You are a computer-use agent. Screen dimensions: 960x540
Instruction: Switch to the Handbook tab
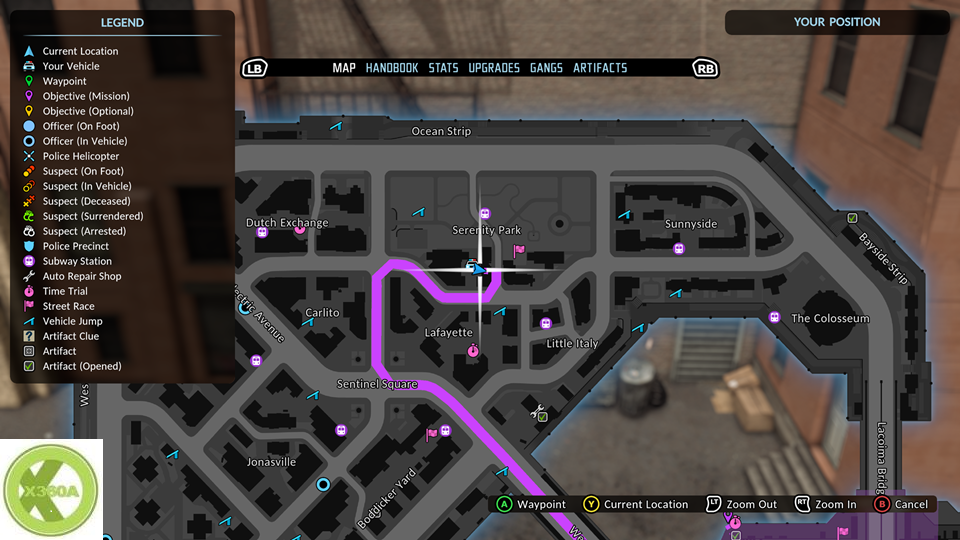pos(391,68)
